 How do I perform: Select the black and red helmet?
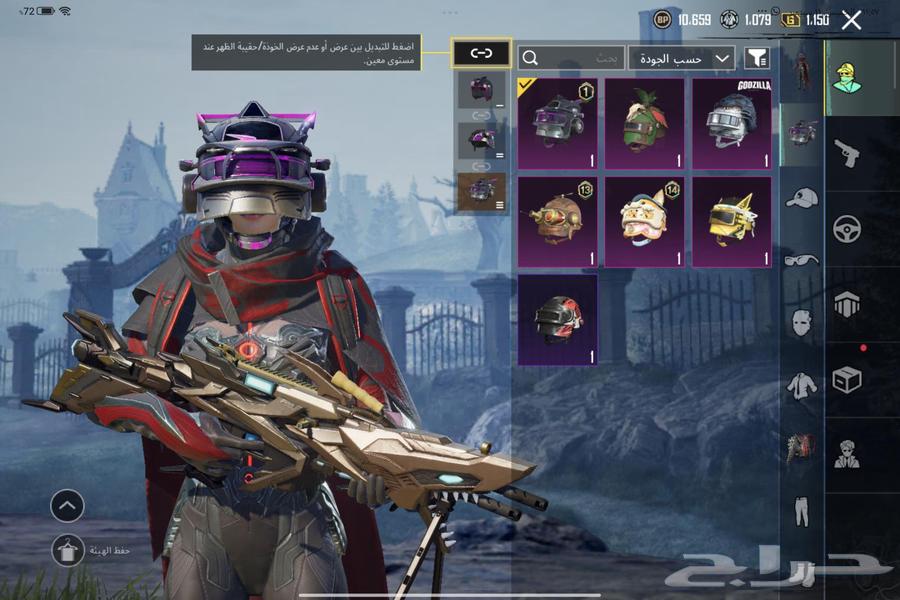pyautogui.click(x=557, y=319)
